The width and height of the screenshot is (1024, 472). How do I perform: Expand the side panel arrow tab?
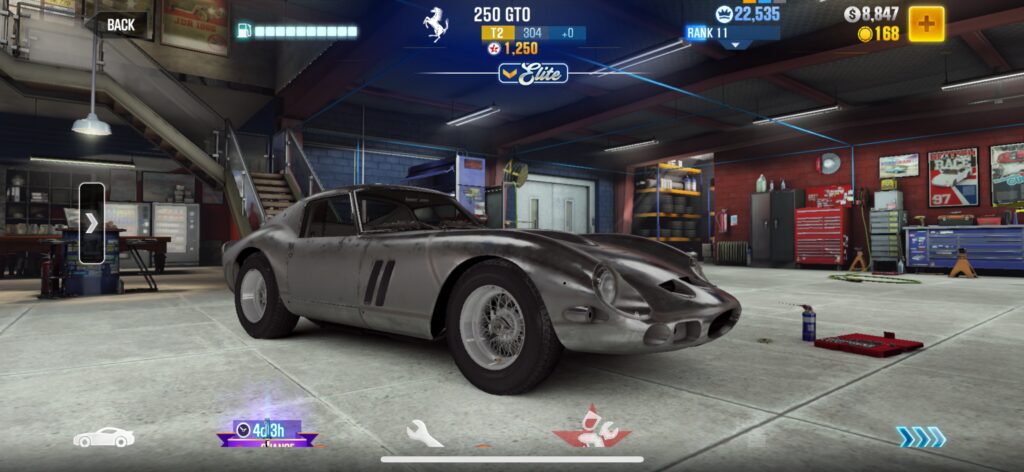coord(91,223)
